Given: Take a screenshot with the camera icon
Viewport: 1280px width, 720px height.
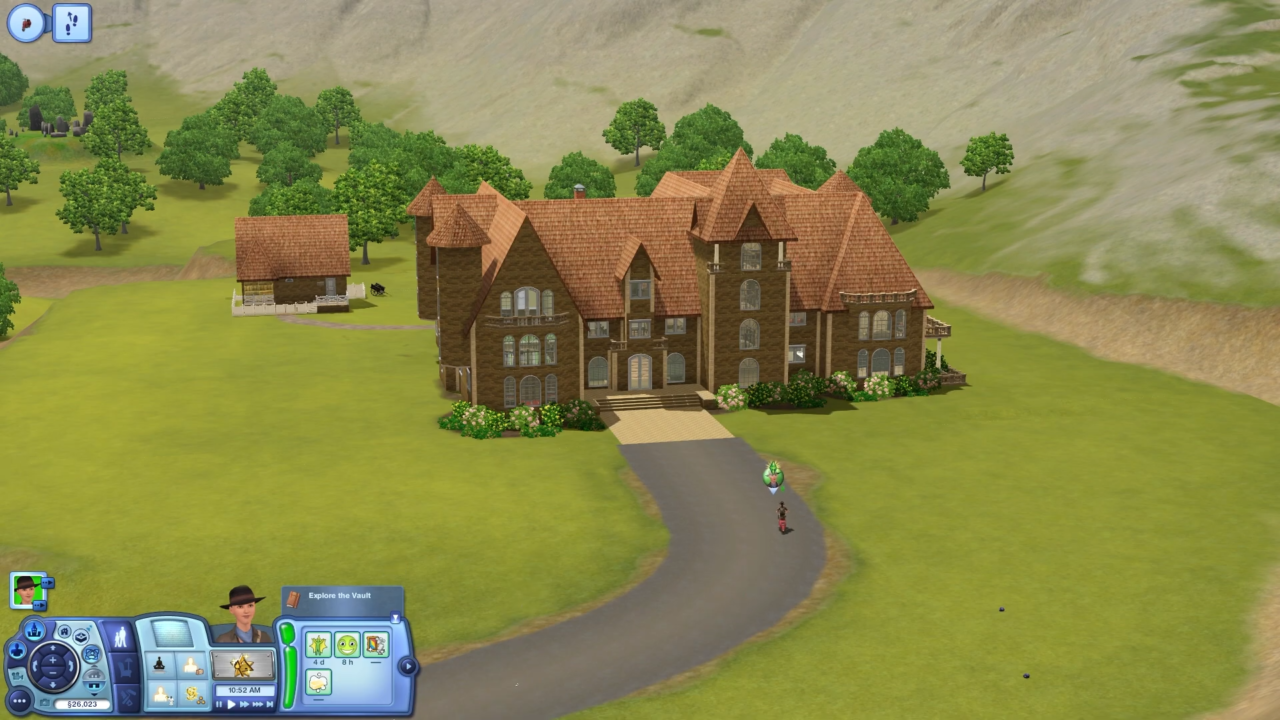Looking at the screenshot, I should pyautogui.click(x=45, y=702).
